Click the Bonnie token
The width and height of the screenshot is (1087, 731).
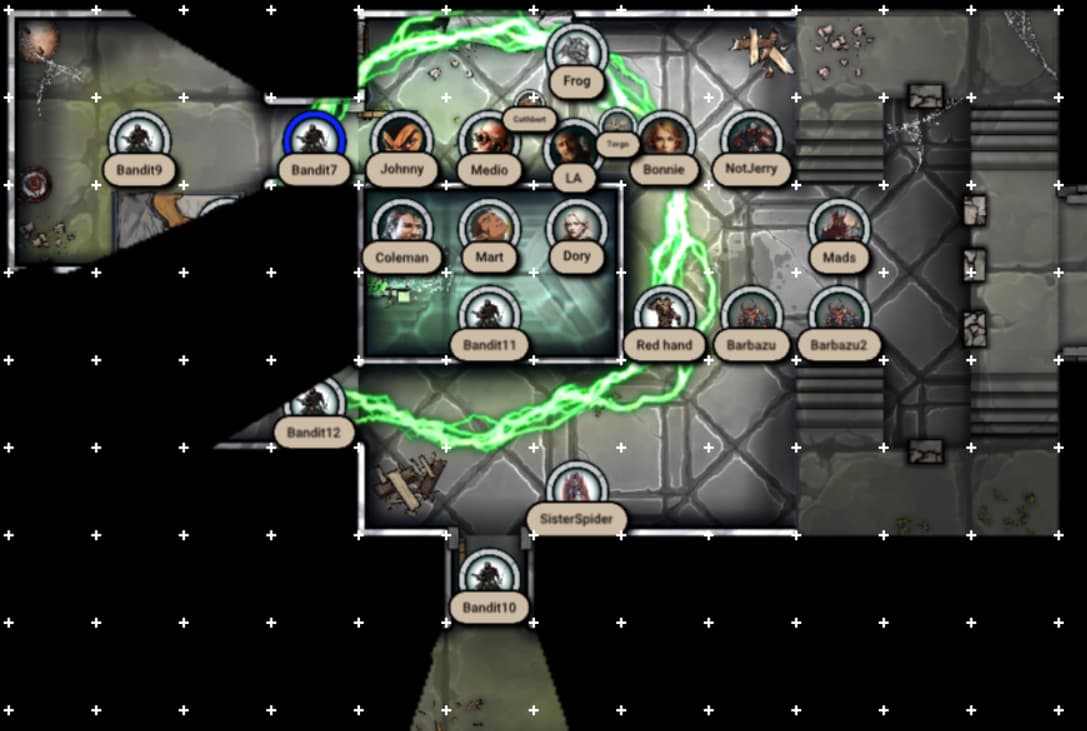663,140
